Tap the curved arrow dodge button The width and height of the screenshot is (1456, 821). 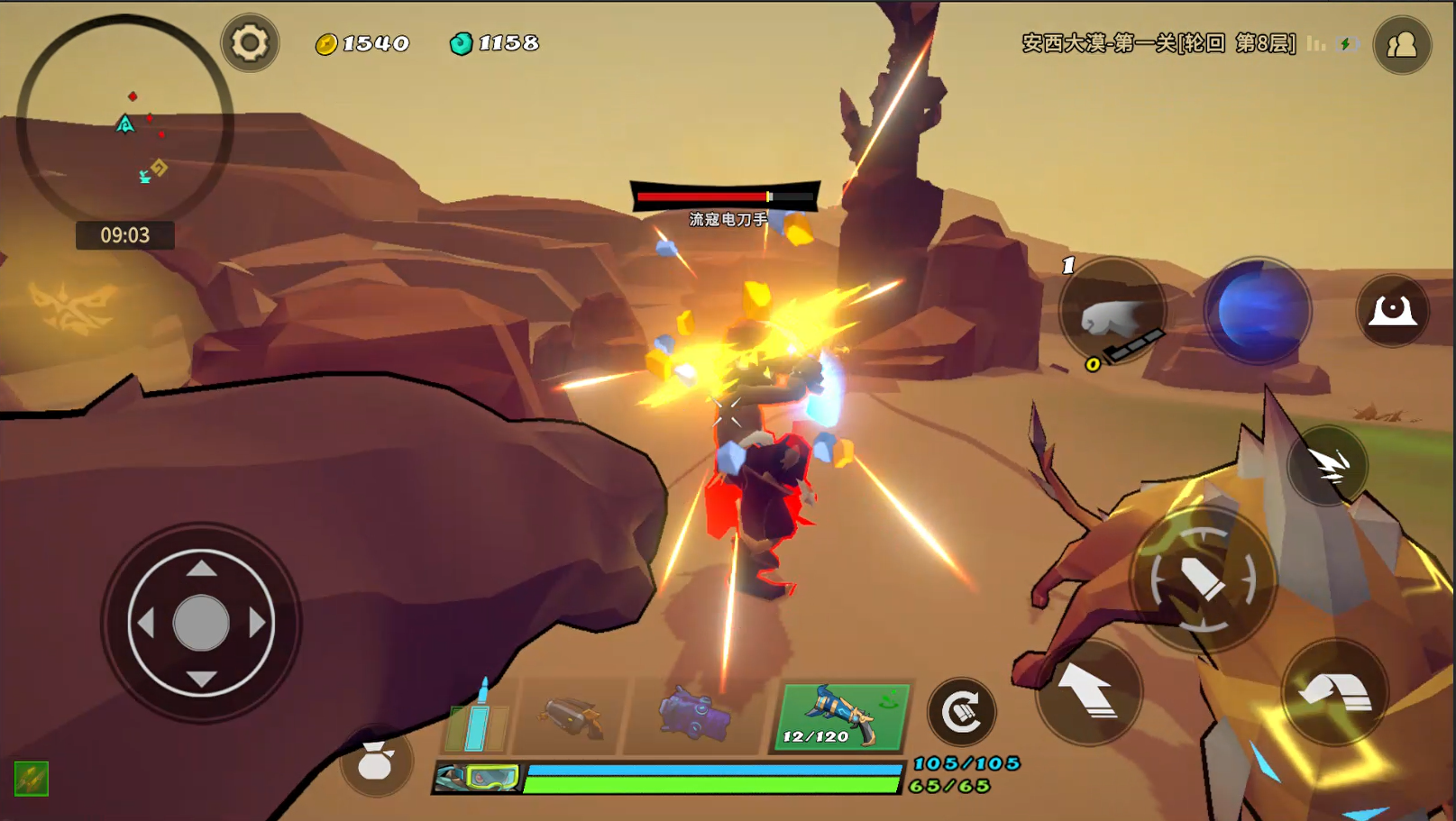[x=1335, y=692]
